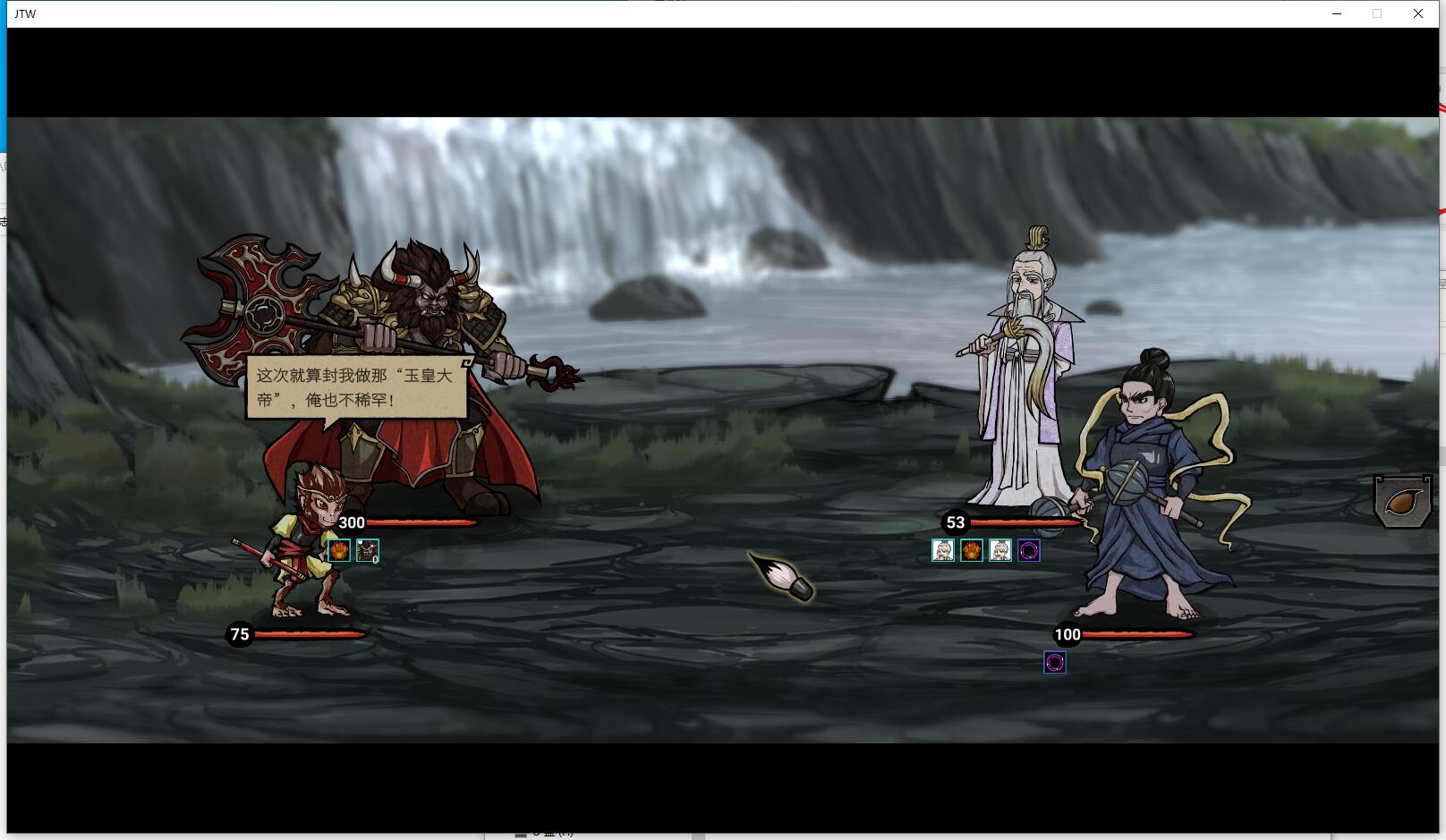Viewport: 1446px width, 840px height.
Task: Check the flame status under the 53 HP bar
Action: click(972, 550)
